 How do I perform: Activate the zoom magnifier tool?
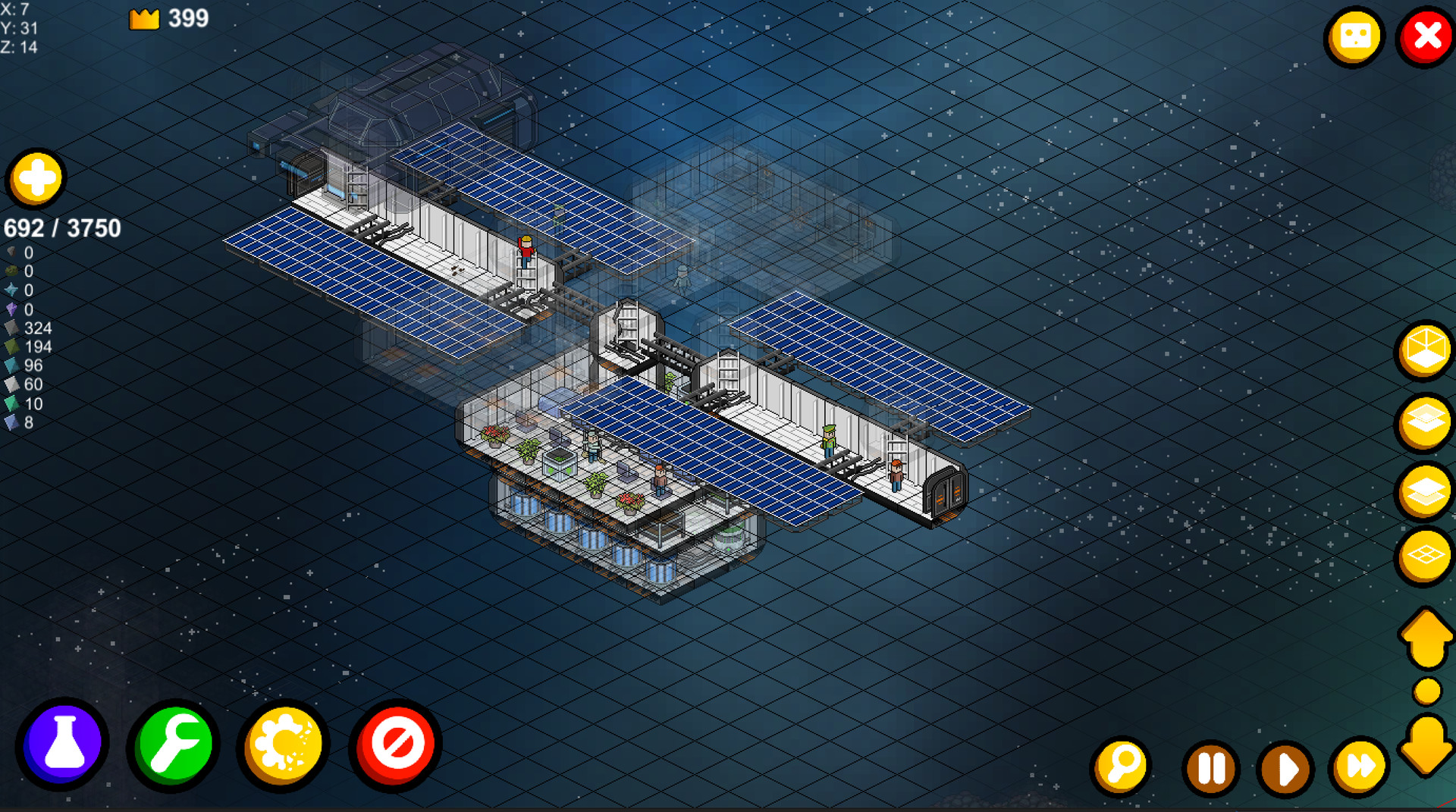[1122, 767]
